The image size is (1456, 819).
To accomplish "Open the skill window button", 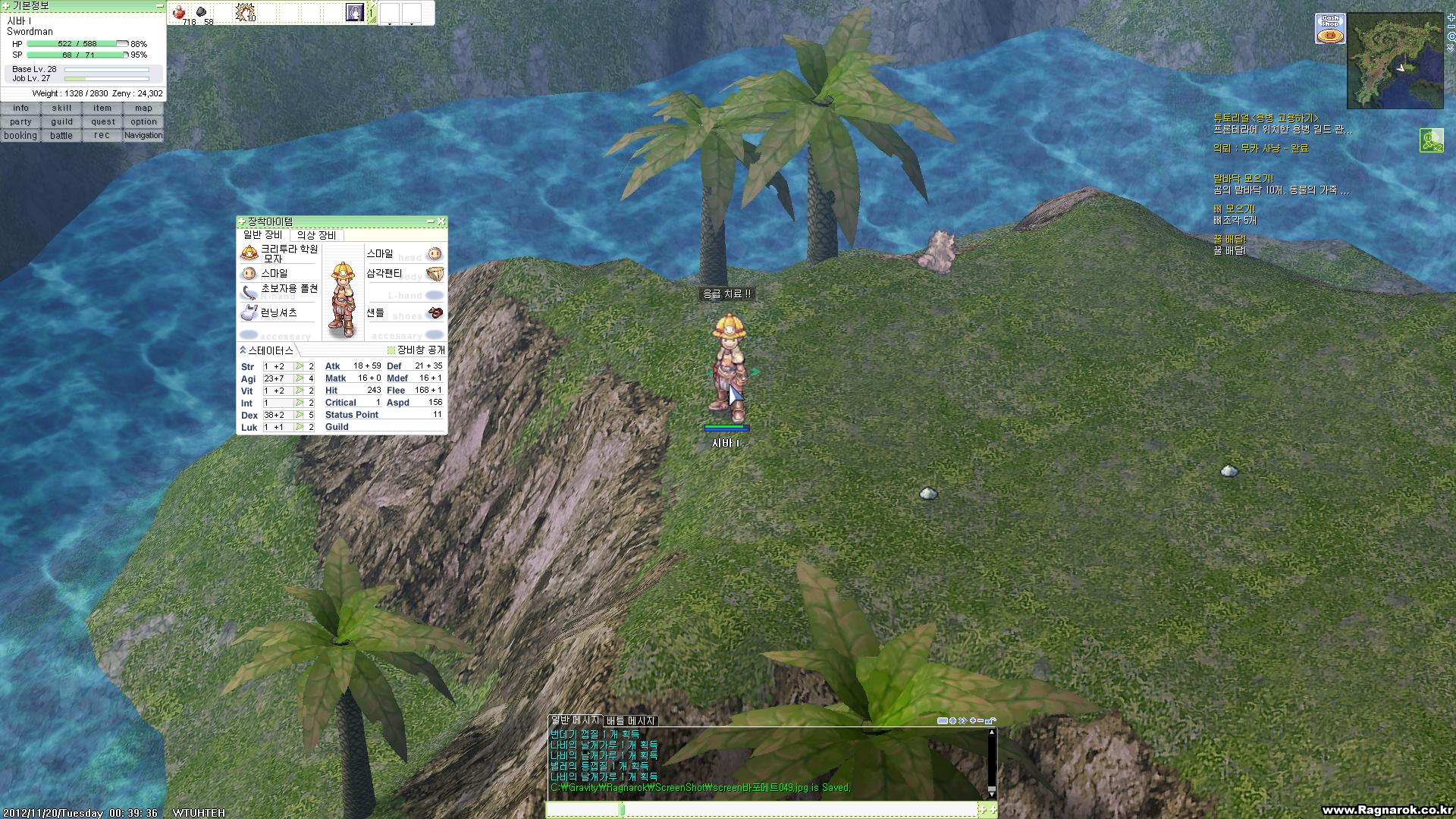I will pyautogui.click(x=61, y=108).
